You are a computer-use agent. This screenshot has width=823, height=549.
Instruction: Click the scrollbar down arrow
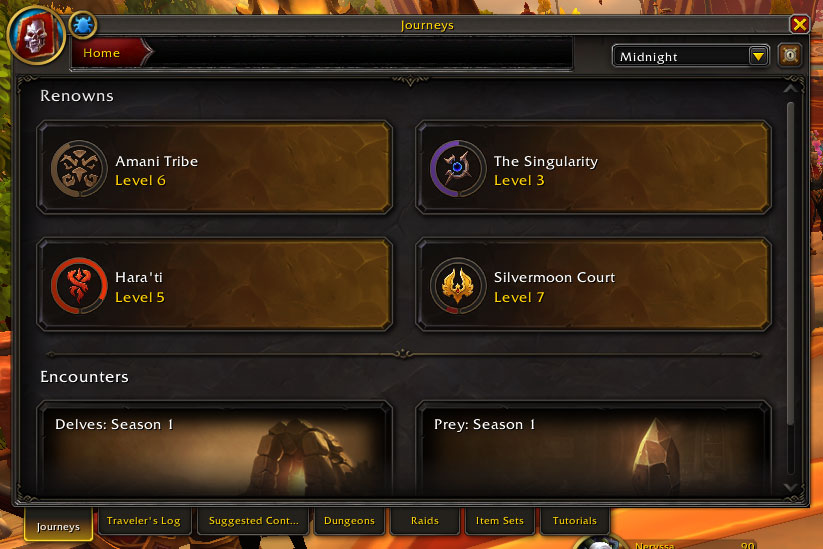coord(792,488)
